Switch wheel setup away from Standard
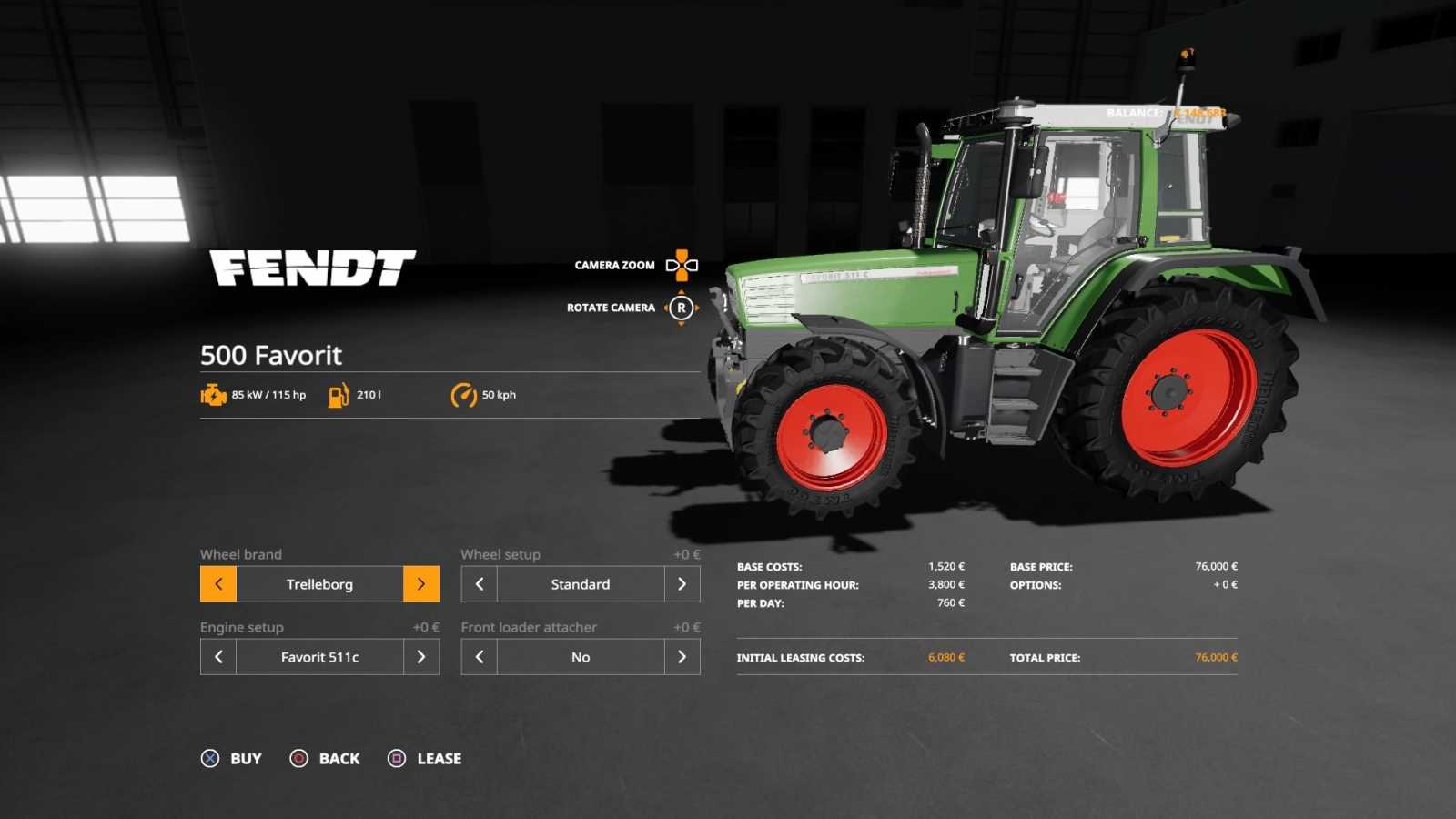The width and height of the screenshot is (1456, 819). point(682,583)
